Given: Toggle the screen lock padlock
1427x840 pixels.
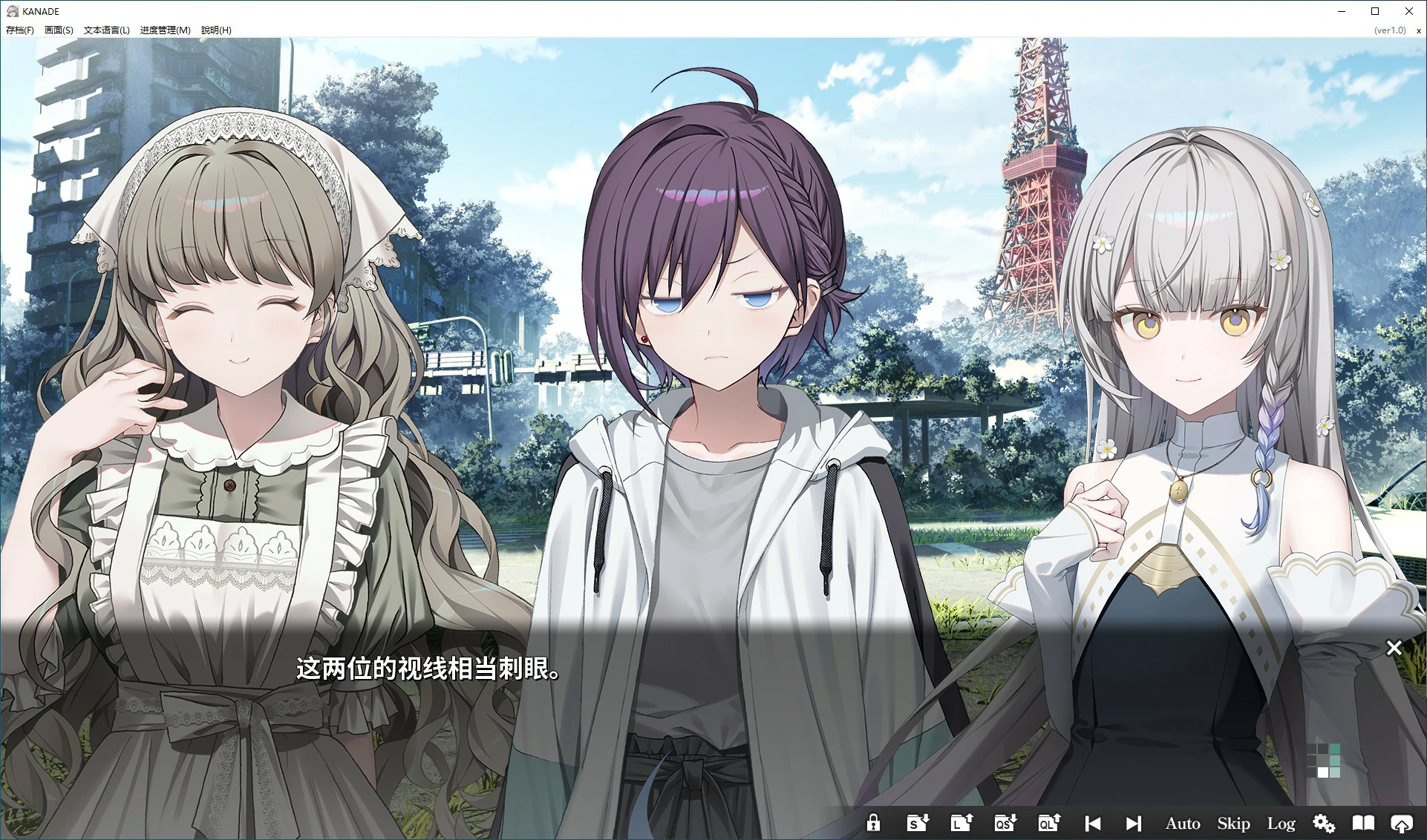Looking at the screenshot, I should (x=874, y=822).
